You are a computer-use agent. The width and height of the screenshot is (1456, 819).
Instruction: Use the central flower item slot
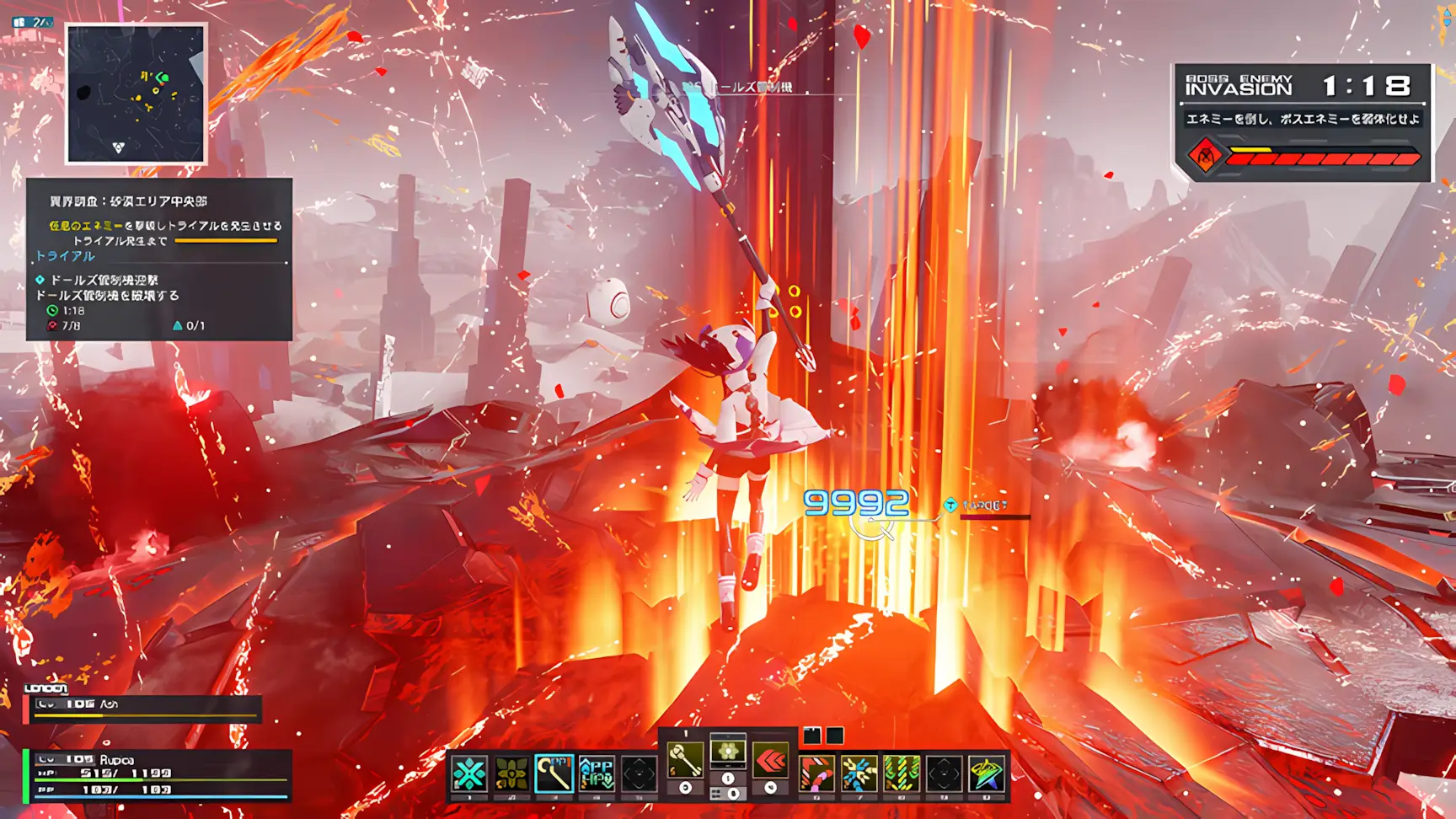pos(728,752)
